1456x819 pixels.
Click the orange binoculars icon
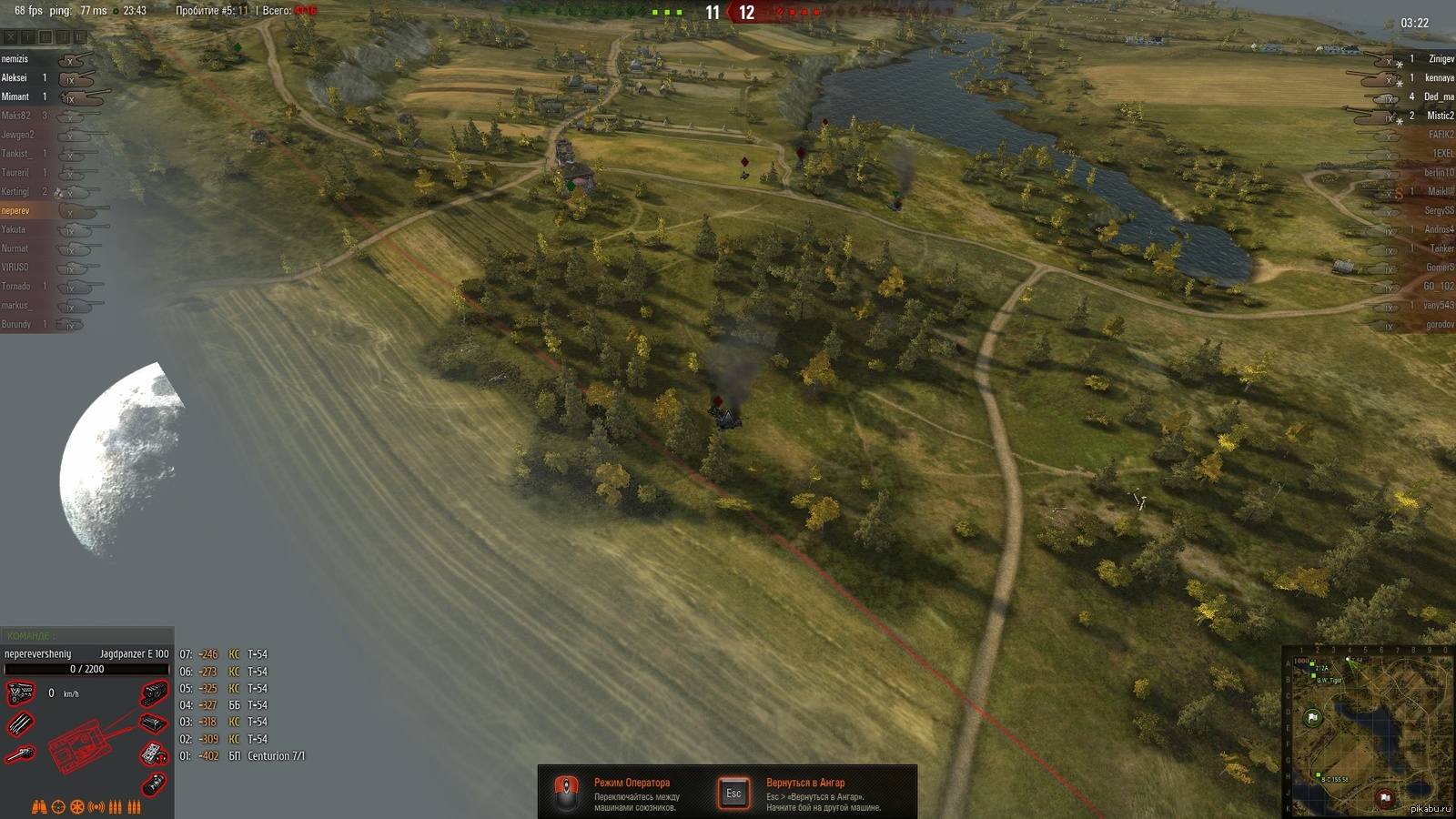click(x=39, y=807)
